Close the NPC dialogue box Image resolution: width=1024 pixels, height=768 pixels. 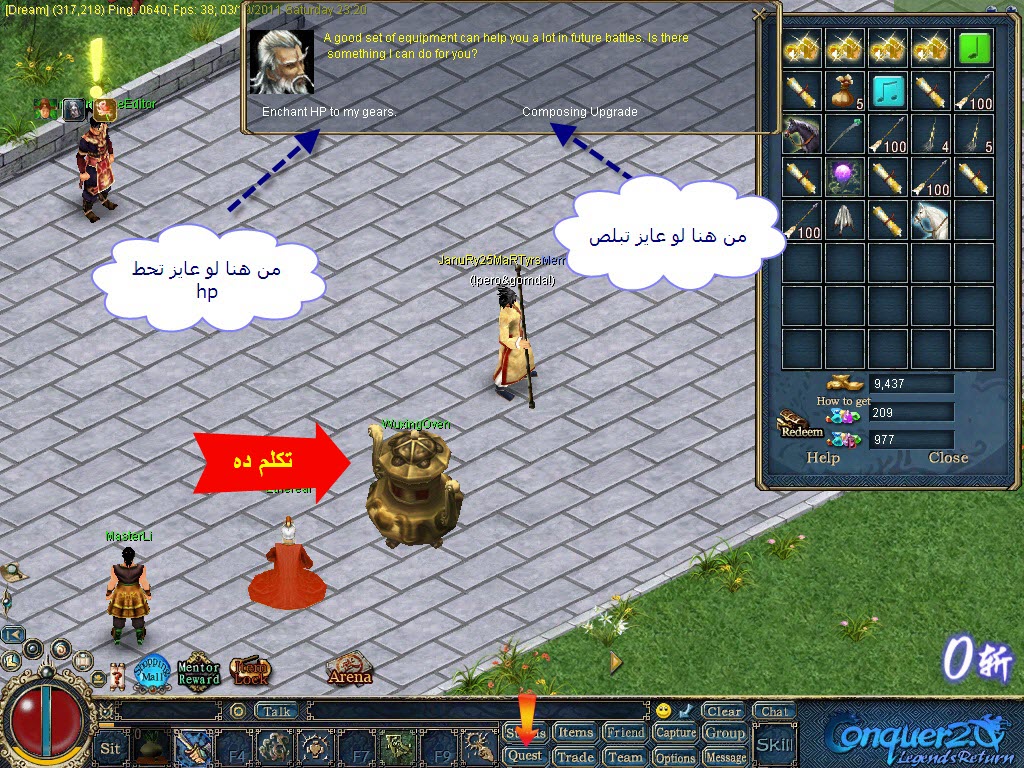pyautogui.click(x=760, y=14)
